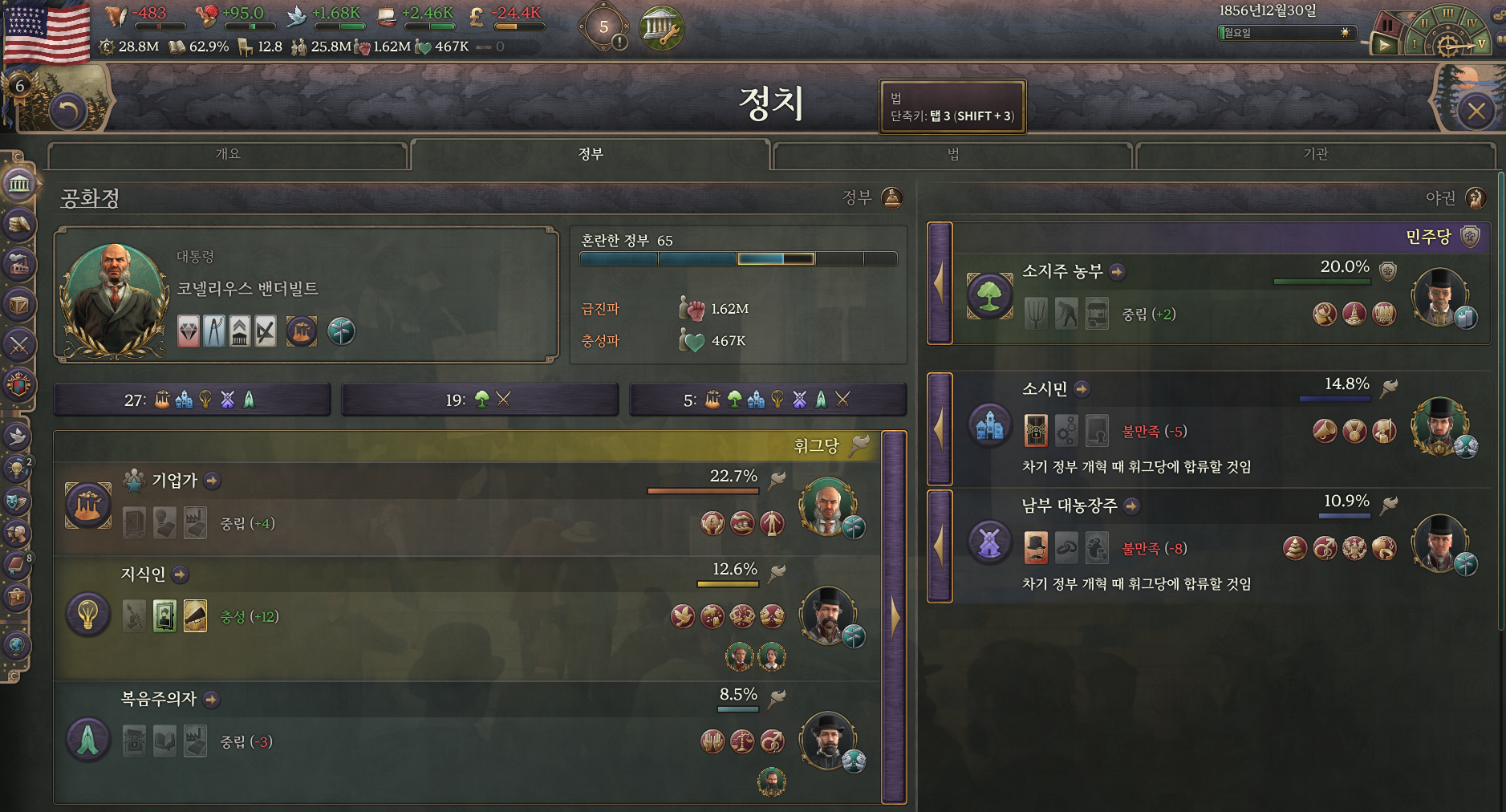This screenshot has width=1506, height=812.
Task: Close the 정치 panel
Action: [x=1476, y=111]
